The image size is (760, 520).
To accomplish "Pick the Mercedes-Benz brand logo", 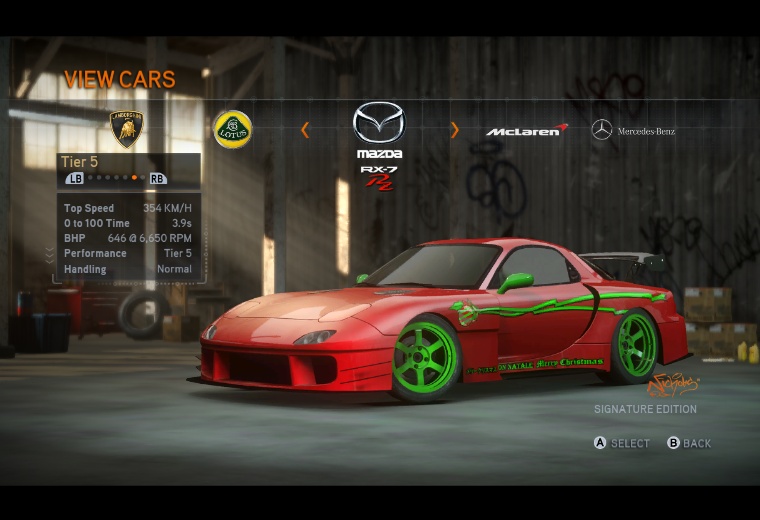I will (633, 131).
